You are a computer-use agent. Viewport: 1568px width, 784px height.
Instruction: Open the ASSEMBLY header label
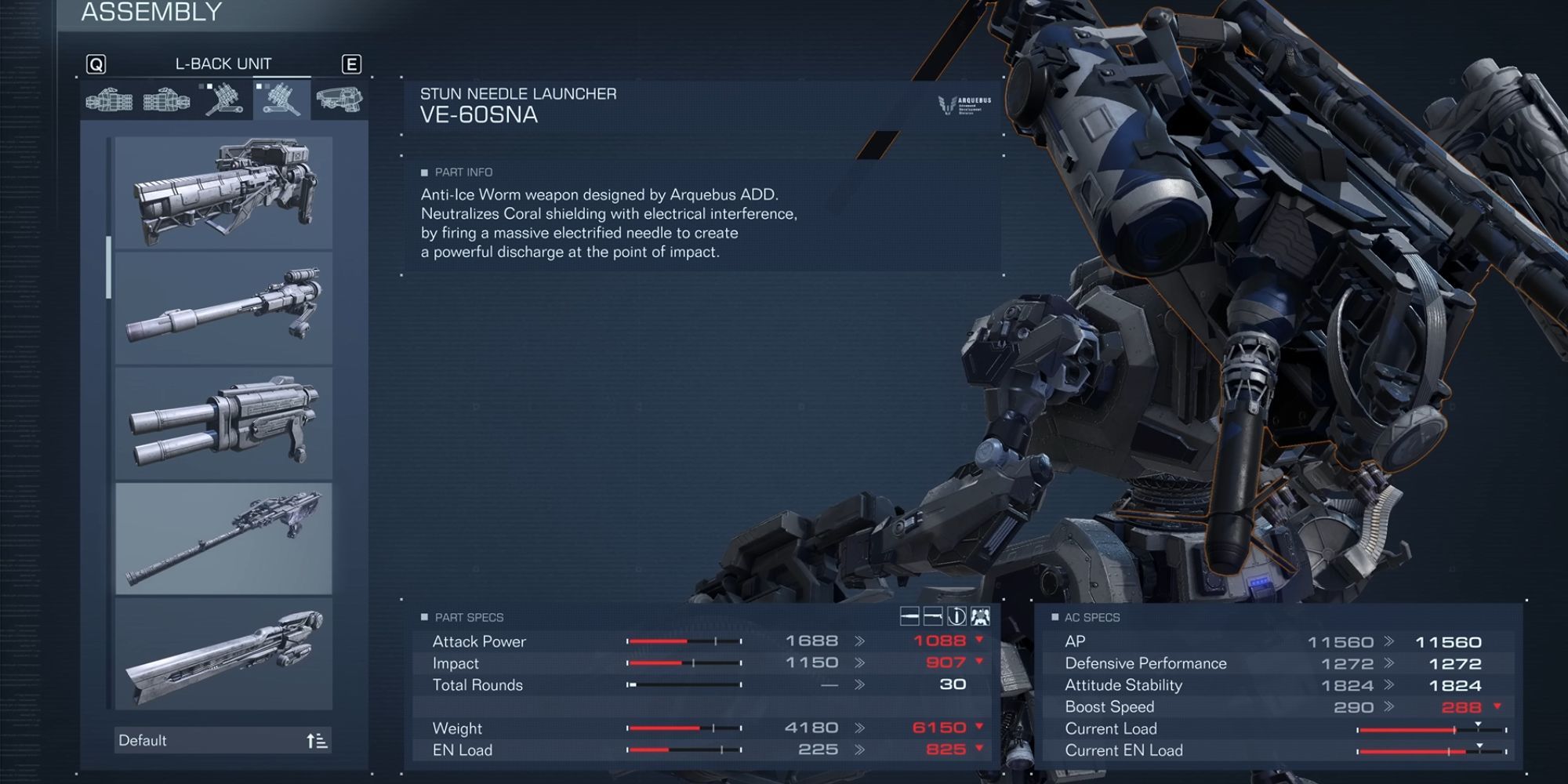click(x=147, y=12)
